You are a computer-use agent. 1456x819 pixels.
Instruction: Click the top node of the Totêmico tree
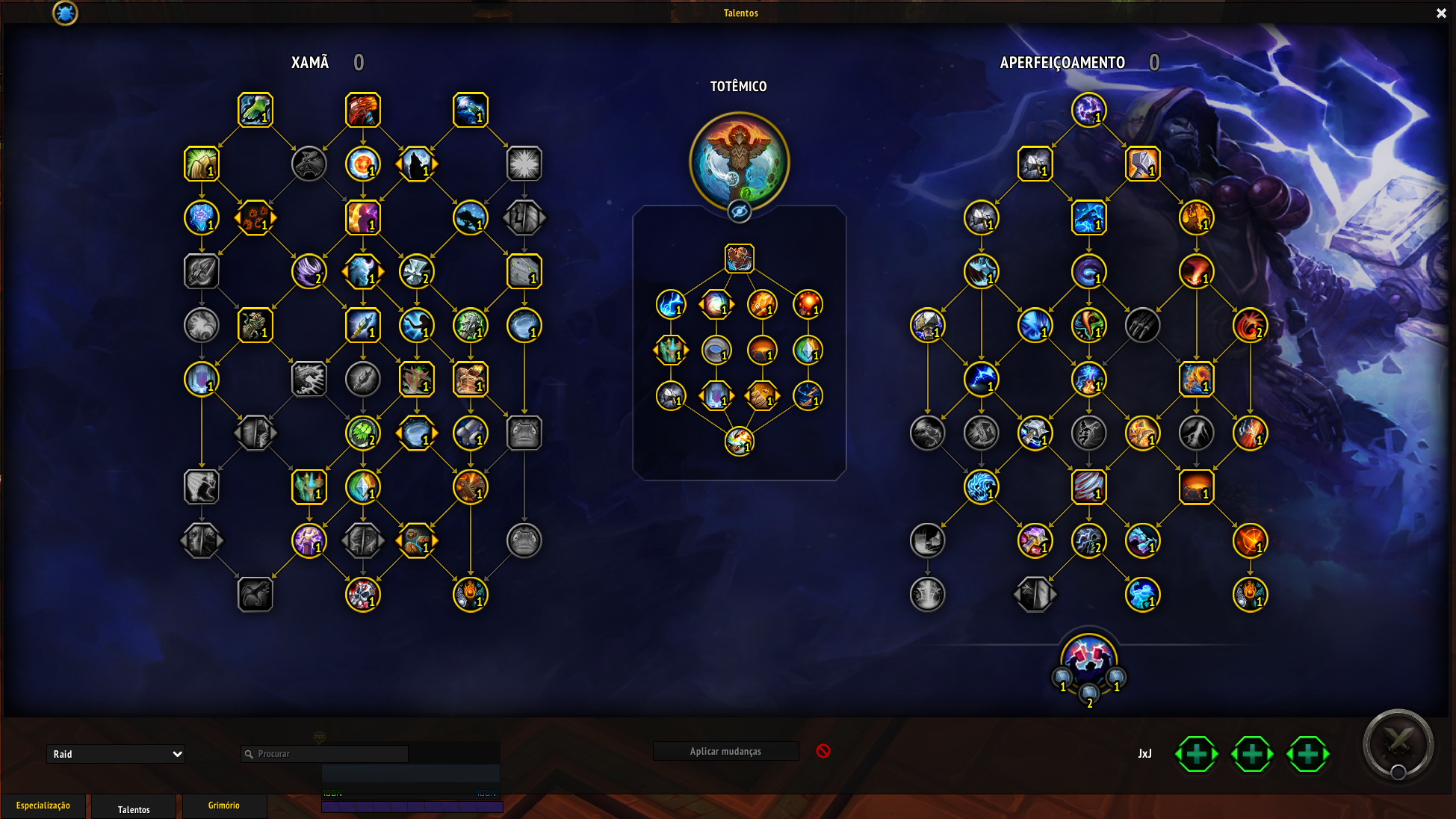pyautogui.click(x=739, y=259)
